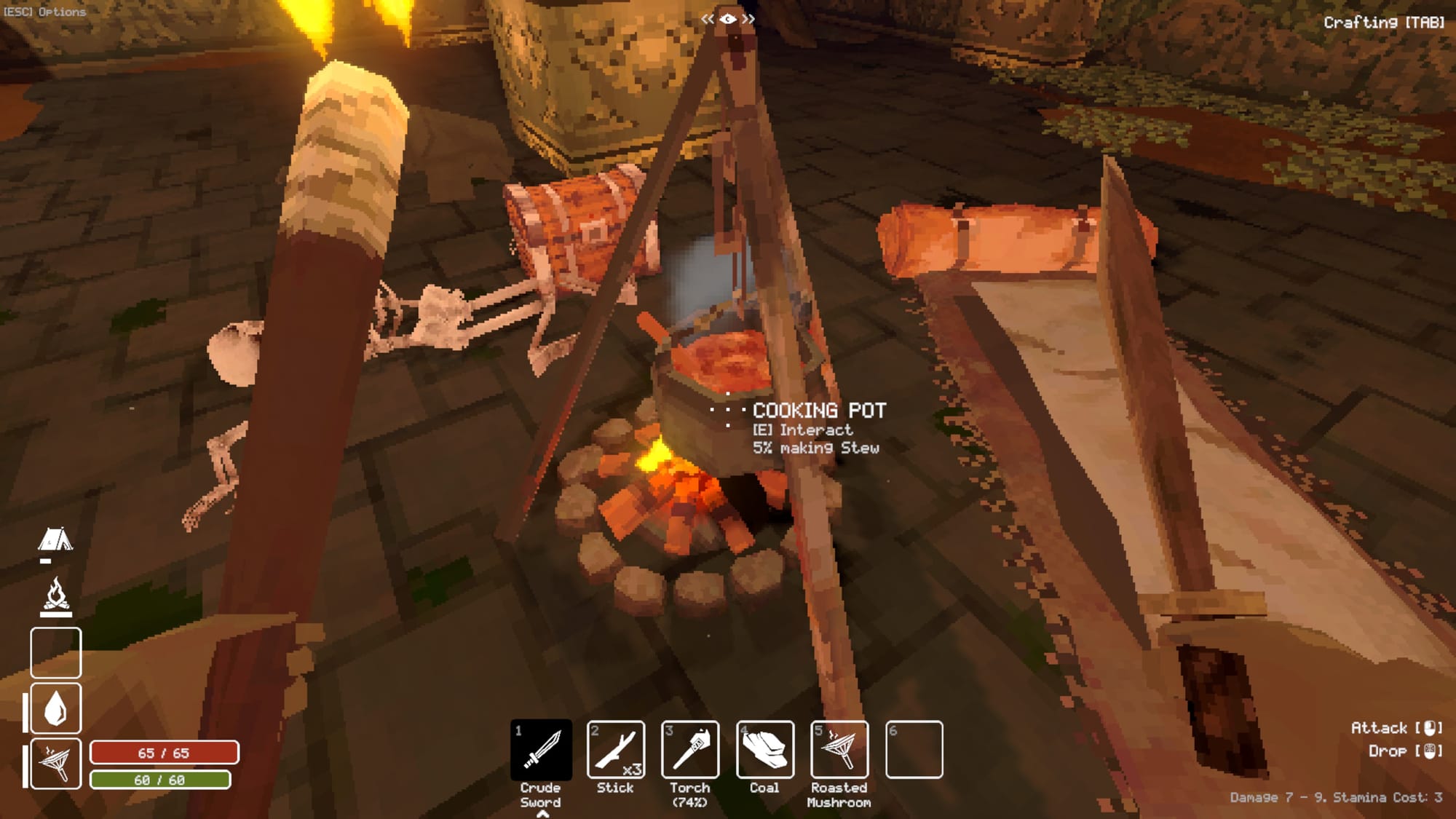Select the roasted mushroom food status slot

coord(56,763)
